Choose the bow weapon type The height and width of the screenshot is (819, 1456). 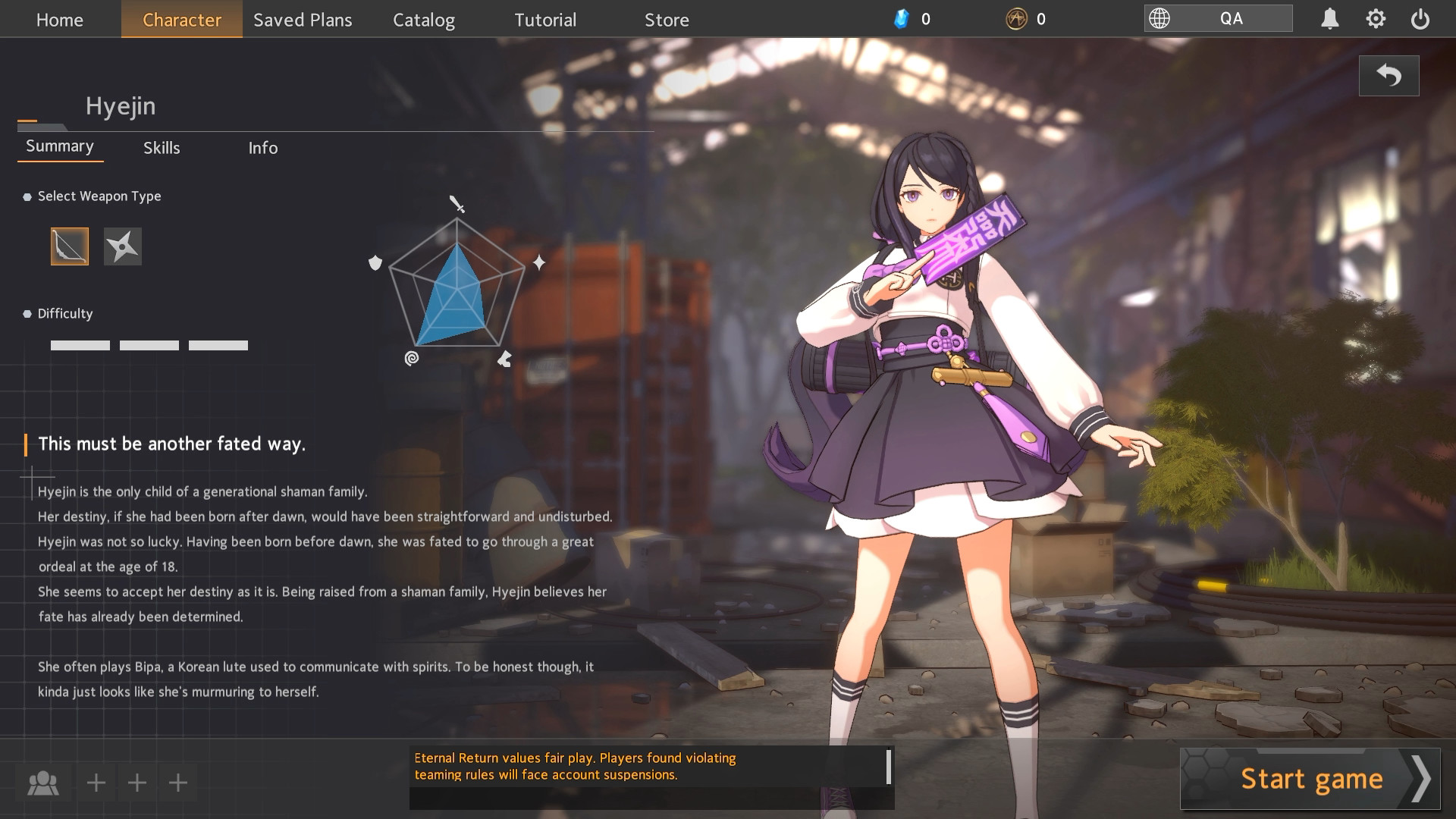point(70,246)
